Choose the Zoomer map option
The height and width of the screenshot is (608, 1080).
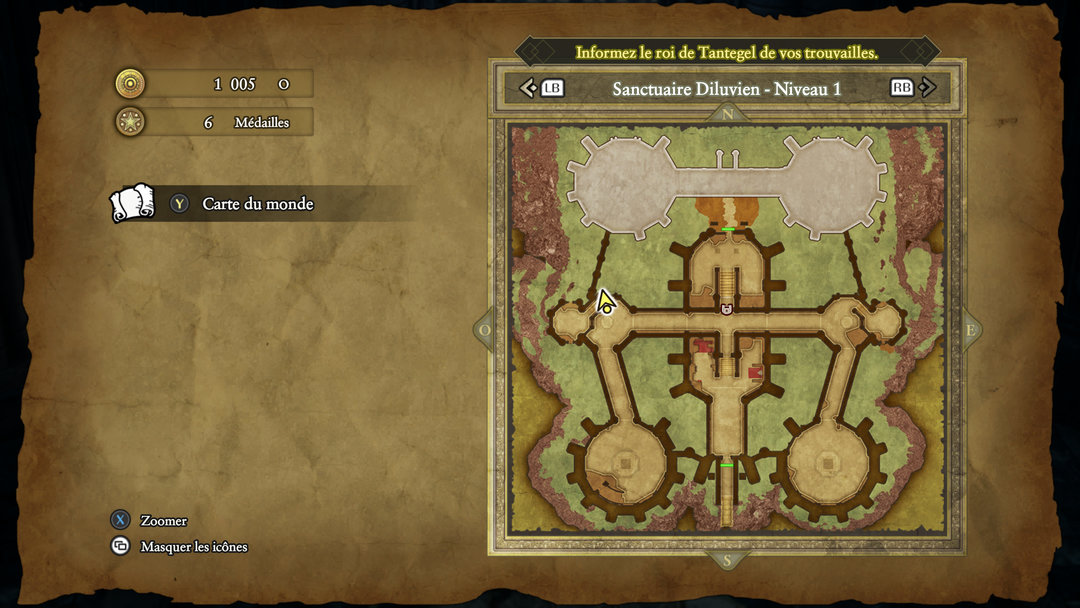(163, 521)
